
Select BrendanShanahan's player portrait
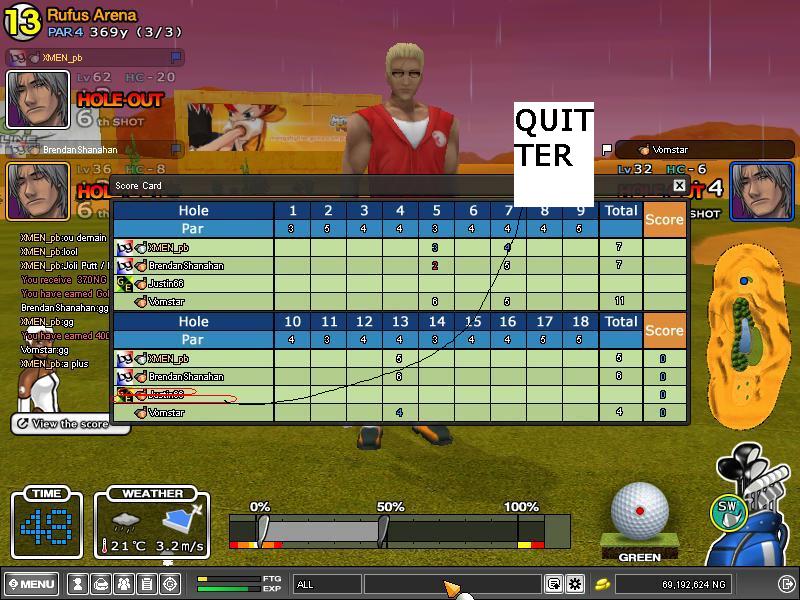38,190
